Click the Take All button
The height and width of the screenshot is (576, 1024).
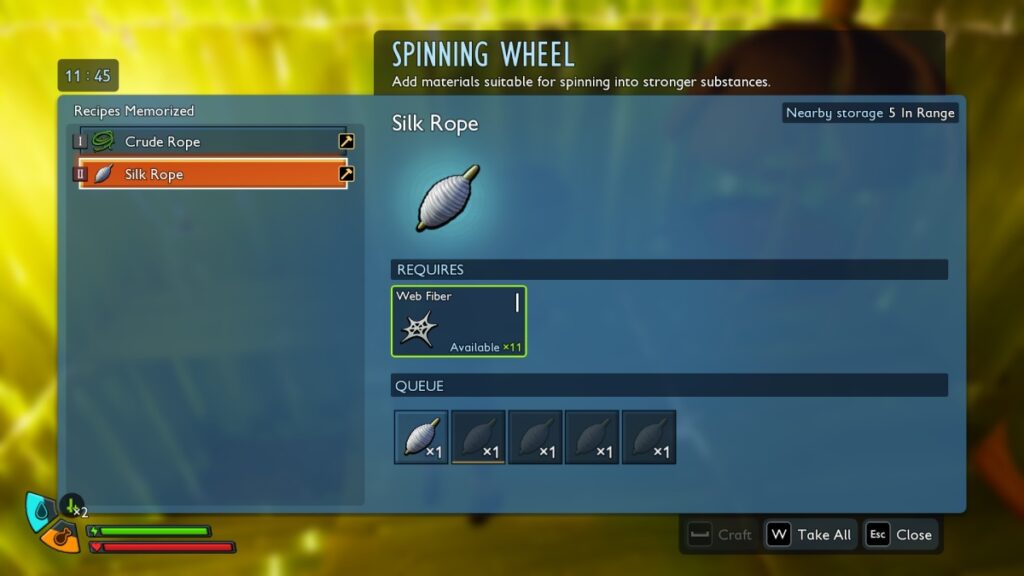809,535
